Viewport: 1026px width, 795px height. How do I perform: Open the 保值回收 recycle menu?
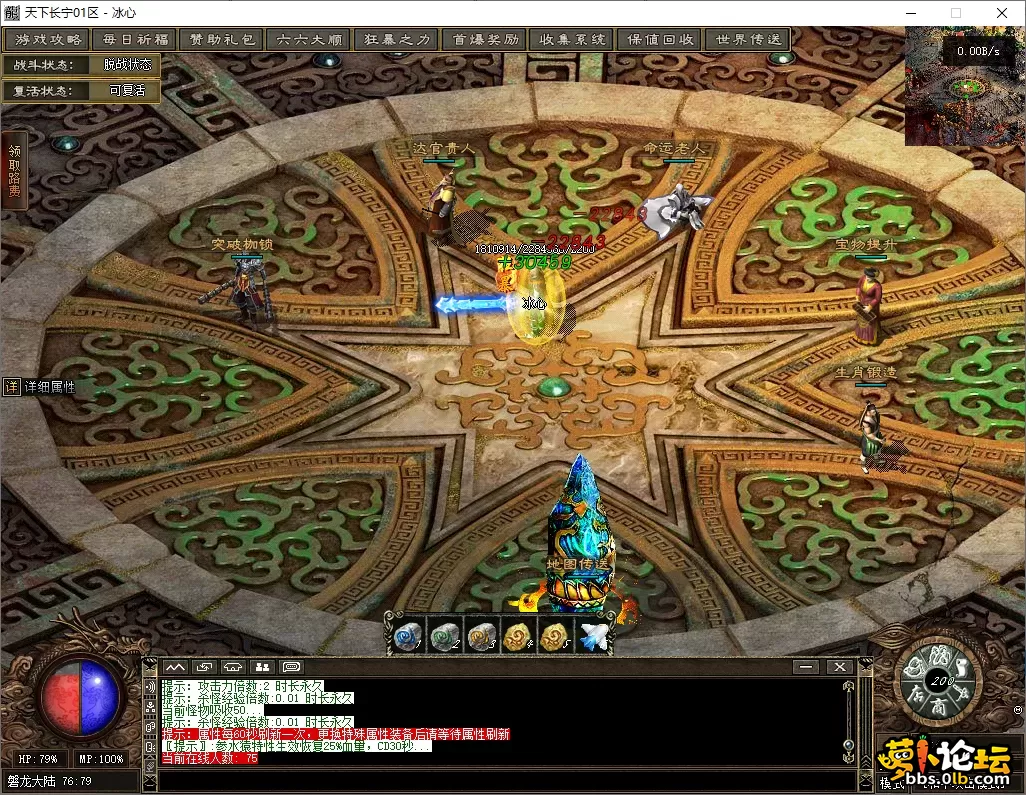point(660,40)
